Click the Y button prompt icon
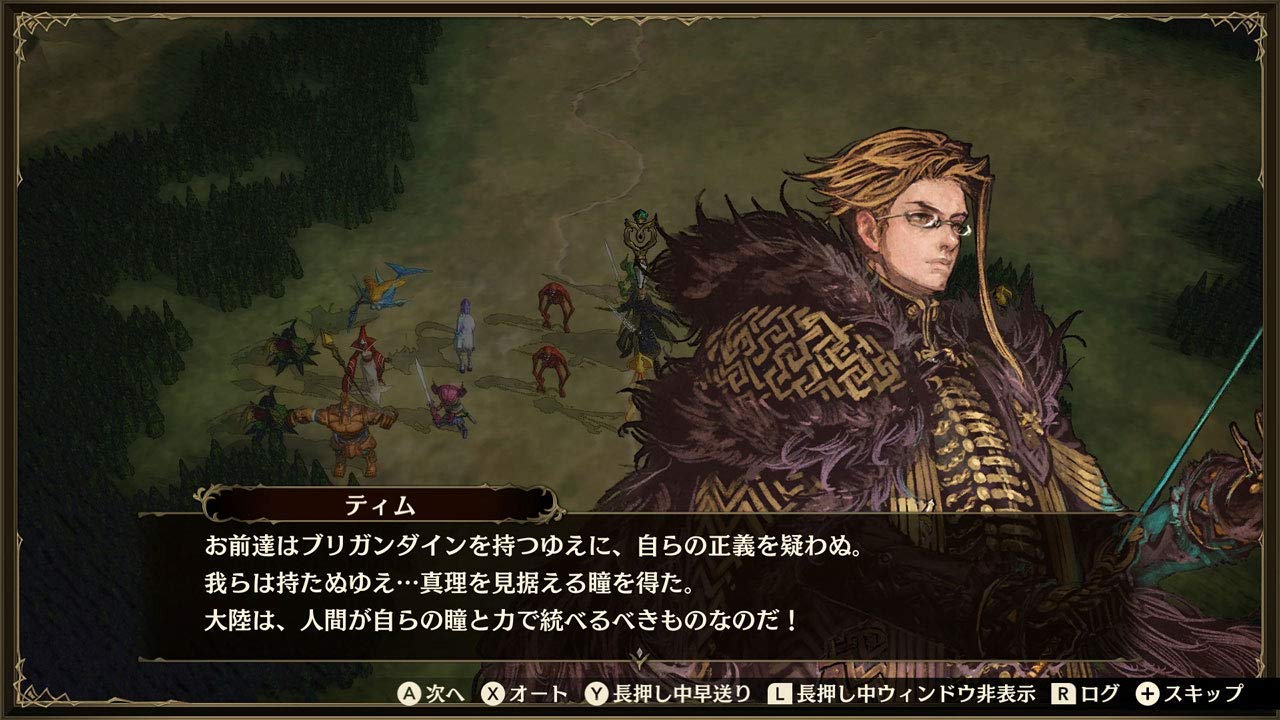Image resolution: width=1280 pixels, height=720 pixels. [x=595, y=692]
